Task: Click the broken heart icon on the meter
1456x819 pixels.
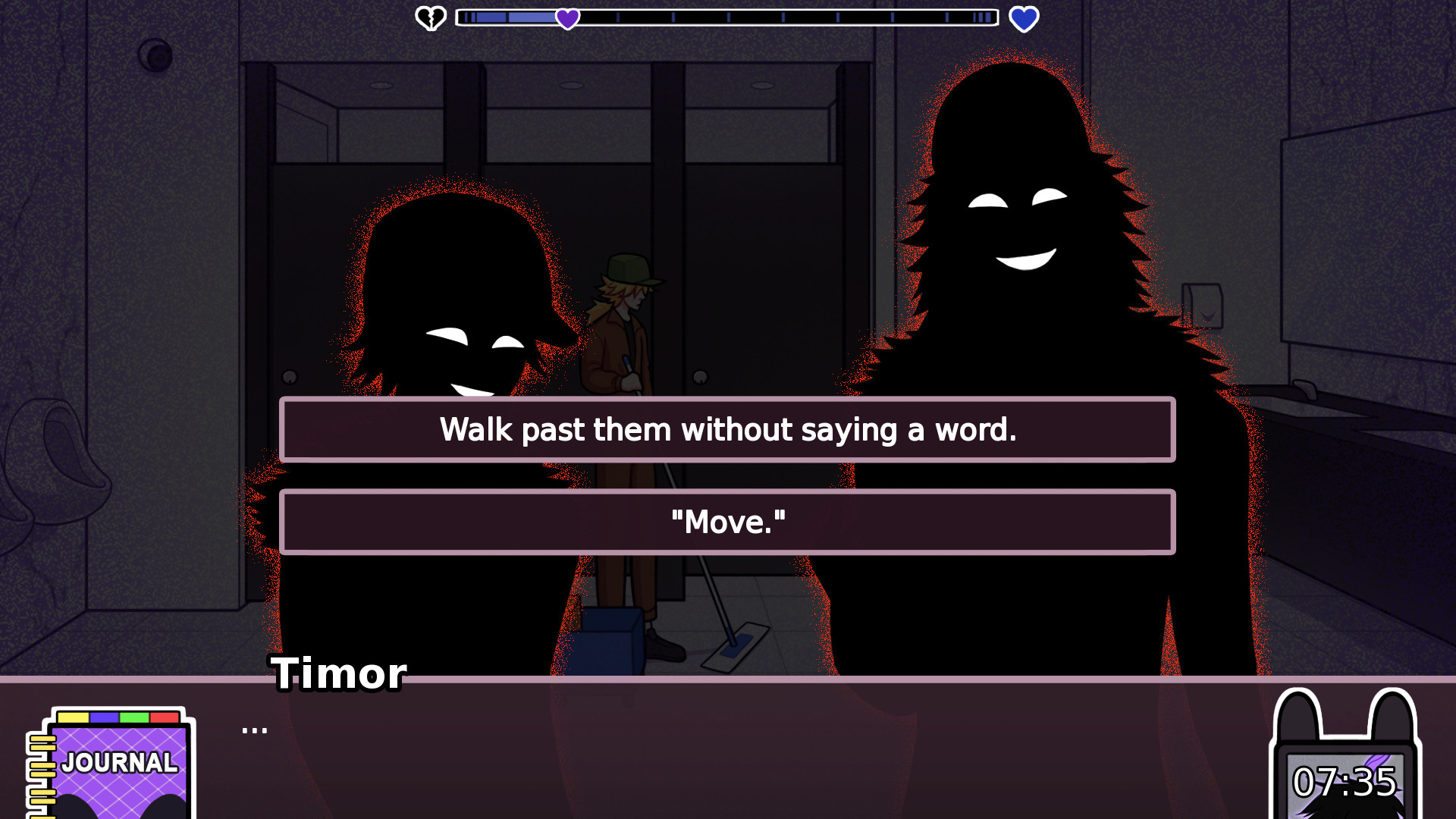Action: (431, 18)
